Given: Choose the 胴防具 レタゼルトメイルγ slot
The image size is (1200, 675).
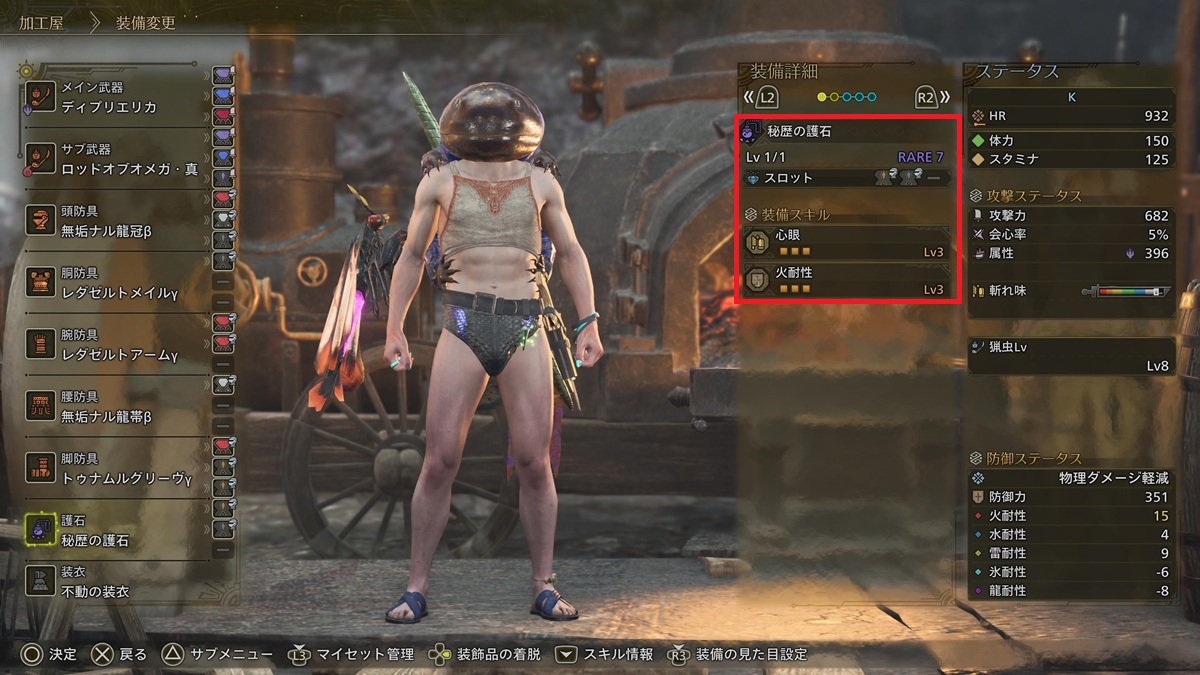Looking at the screenshot, I should pyautogui.click(x=120, y=282).
